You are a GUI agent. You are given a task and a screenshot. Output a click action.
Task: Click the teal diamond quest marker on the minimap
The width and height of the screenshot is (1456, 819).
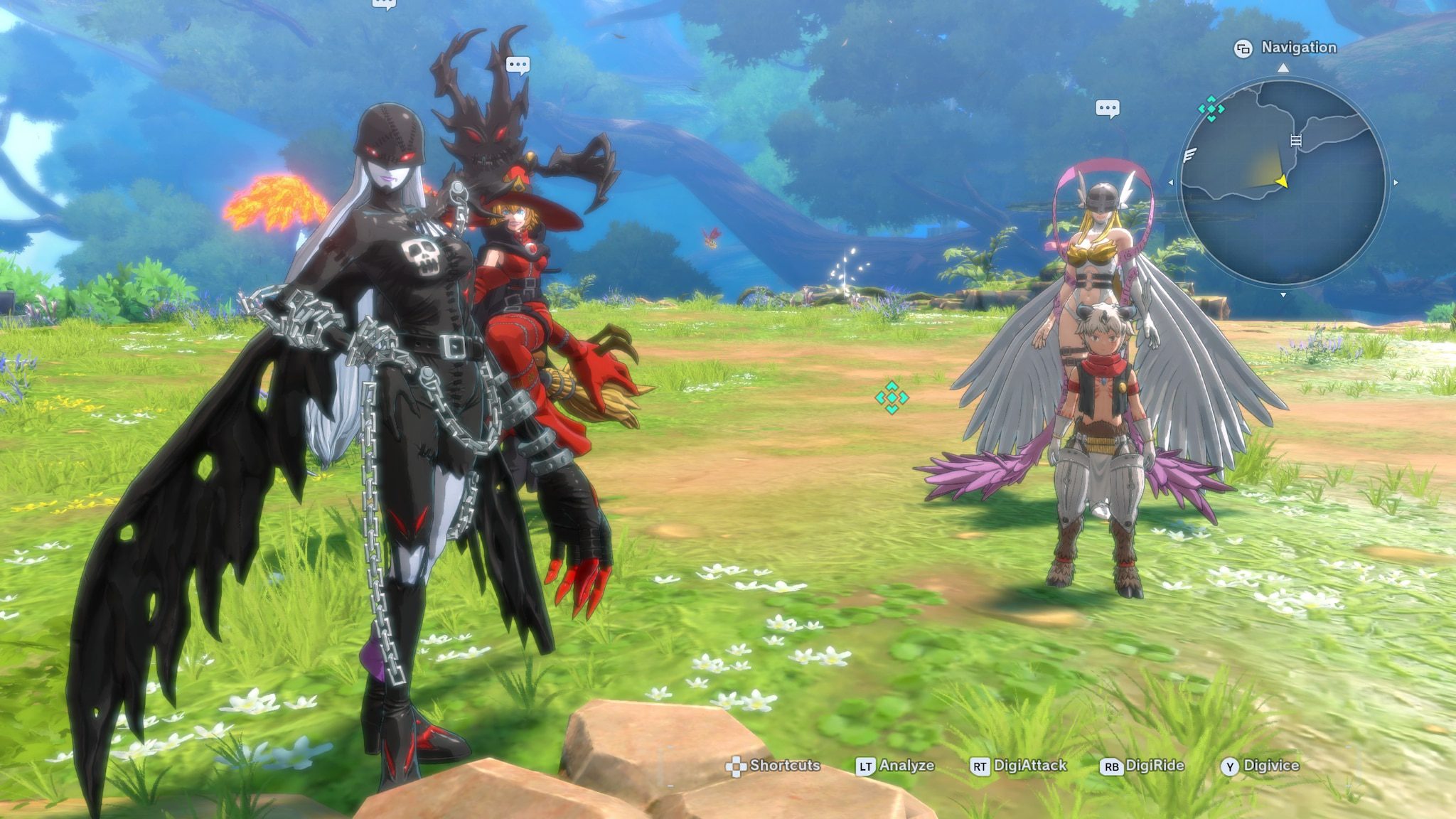click(1211, 109)
